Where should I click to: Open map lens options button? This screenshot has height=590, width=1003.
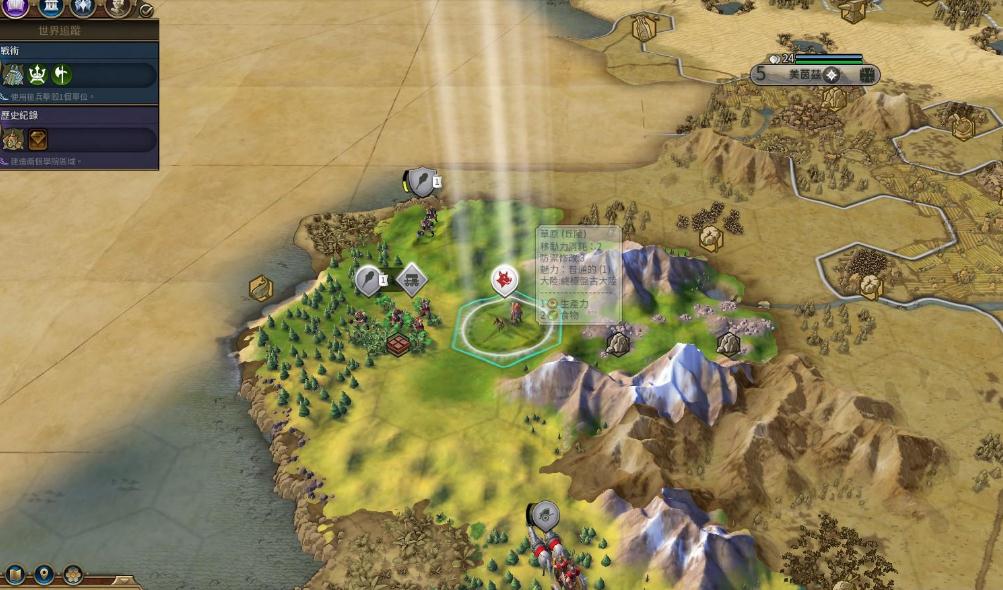(x=15, y=575)
